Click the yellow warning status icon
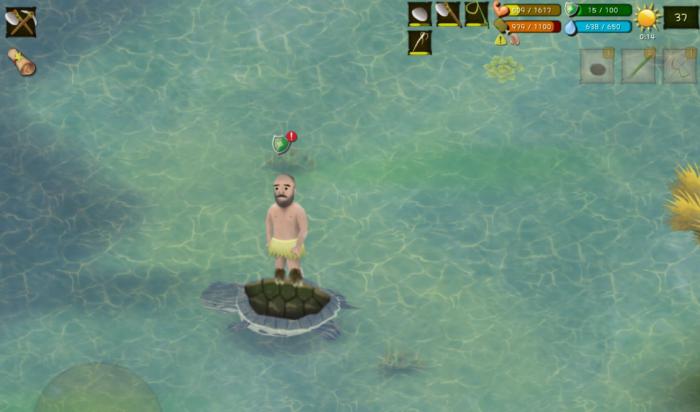700x412 pixels. click(x=500, y=40)
